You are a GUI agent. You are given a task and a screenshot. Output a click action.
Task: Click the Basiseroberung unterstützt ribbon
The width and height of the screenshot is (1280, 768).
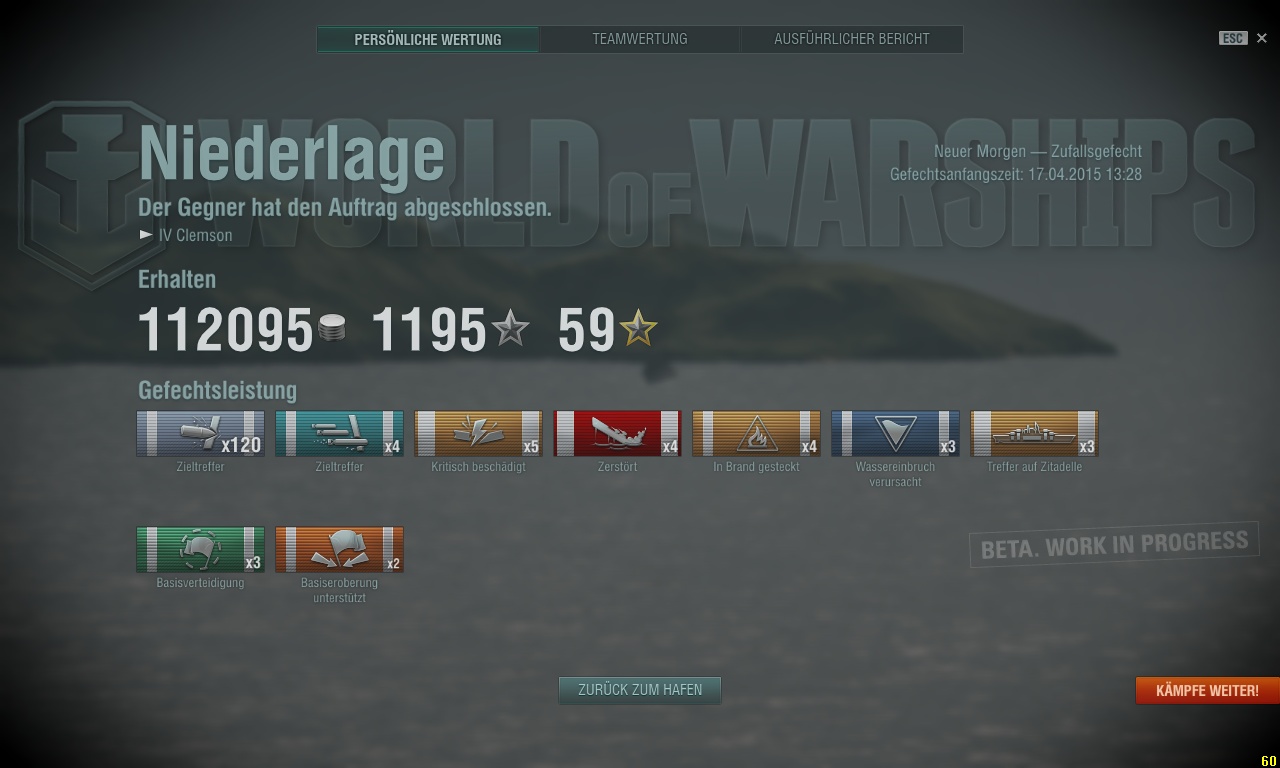339,550
